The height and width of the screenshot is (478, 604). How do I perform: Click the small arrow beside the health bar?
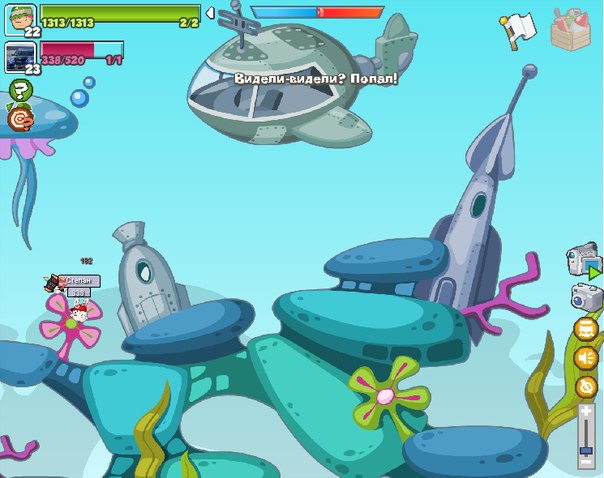(210, 13)
